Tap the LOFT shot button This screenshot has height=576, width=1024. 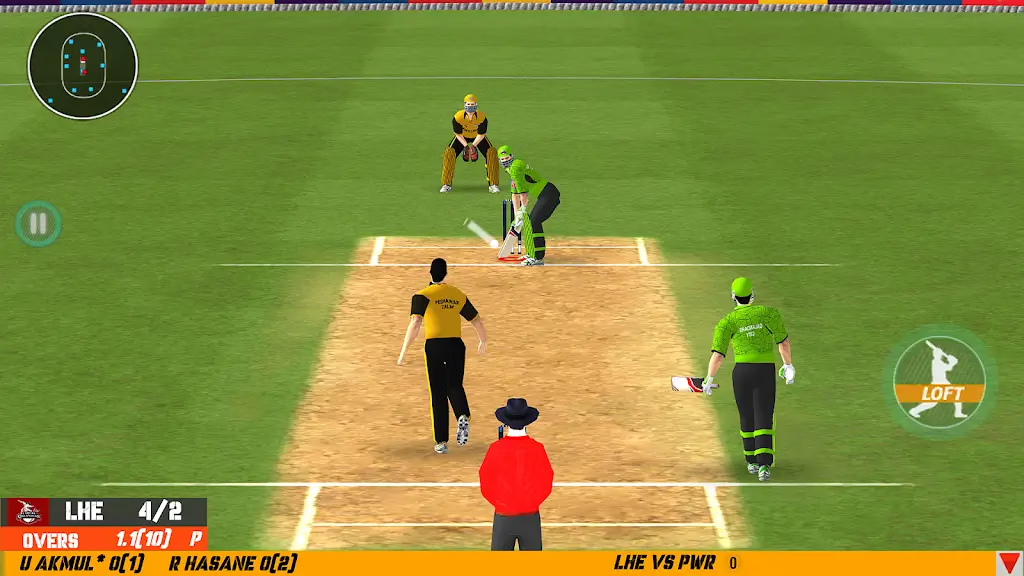940,382
